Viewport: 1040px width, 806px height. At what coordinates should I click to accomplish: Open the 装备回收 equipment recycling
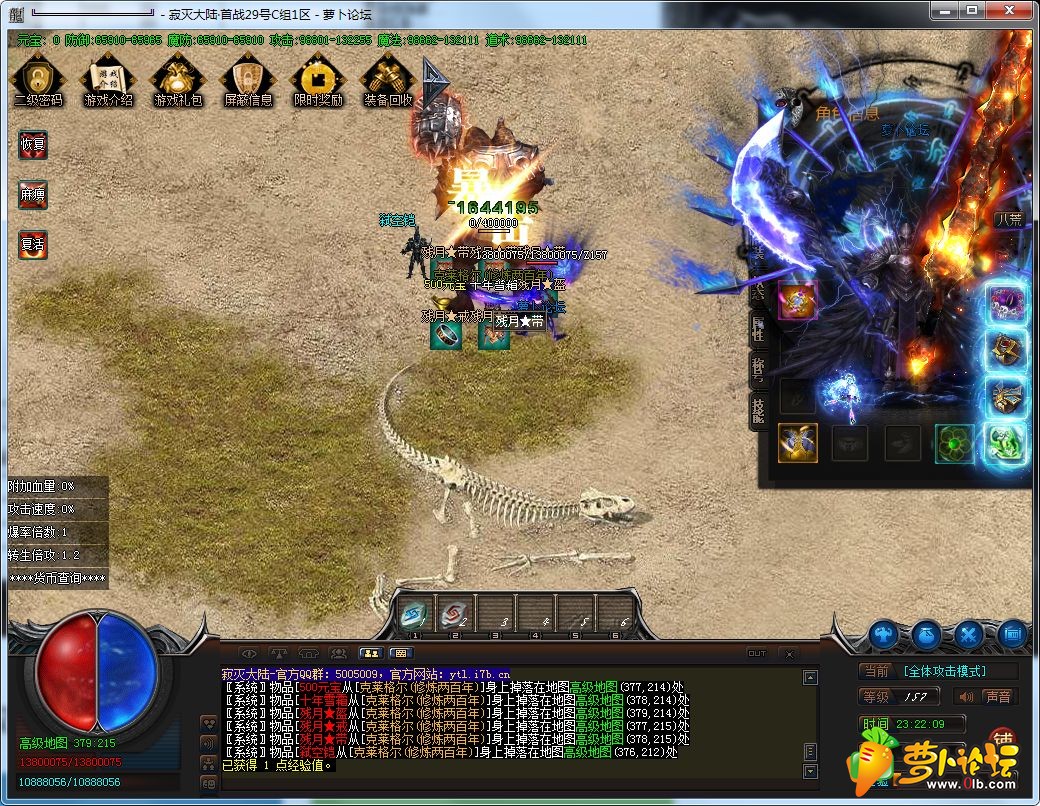point(388,79)
